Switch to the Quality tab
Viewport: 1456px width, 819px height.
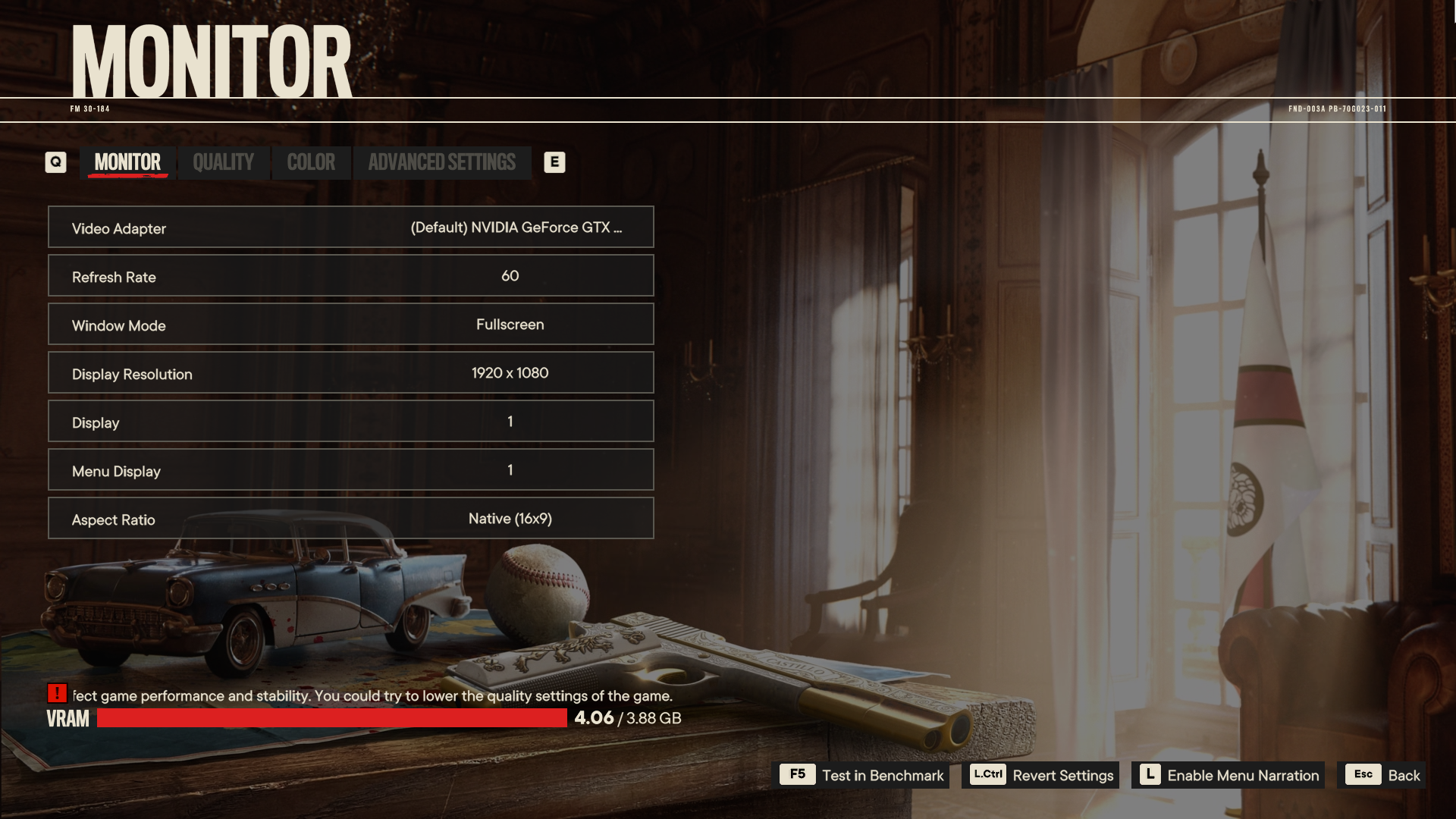(223, 162)
